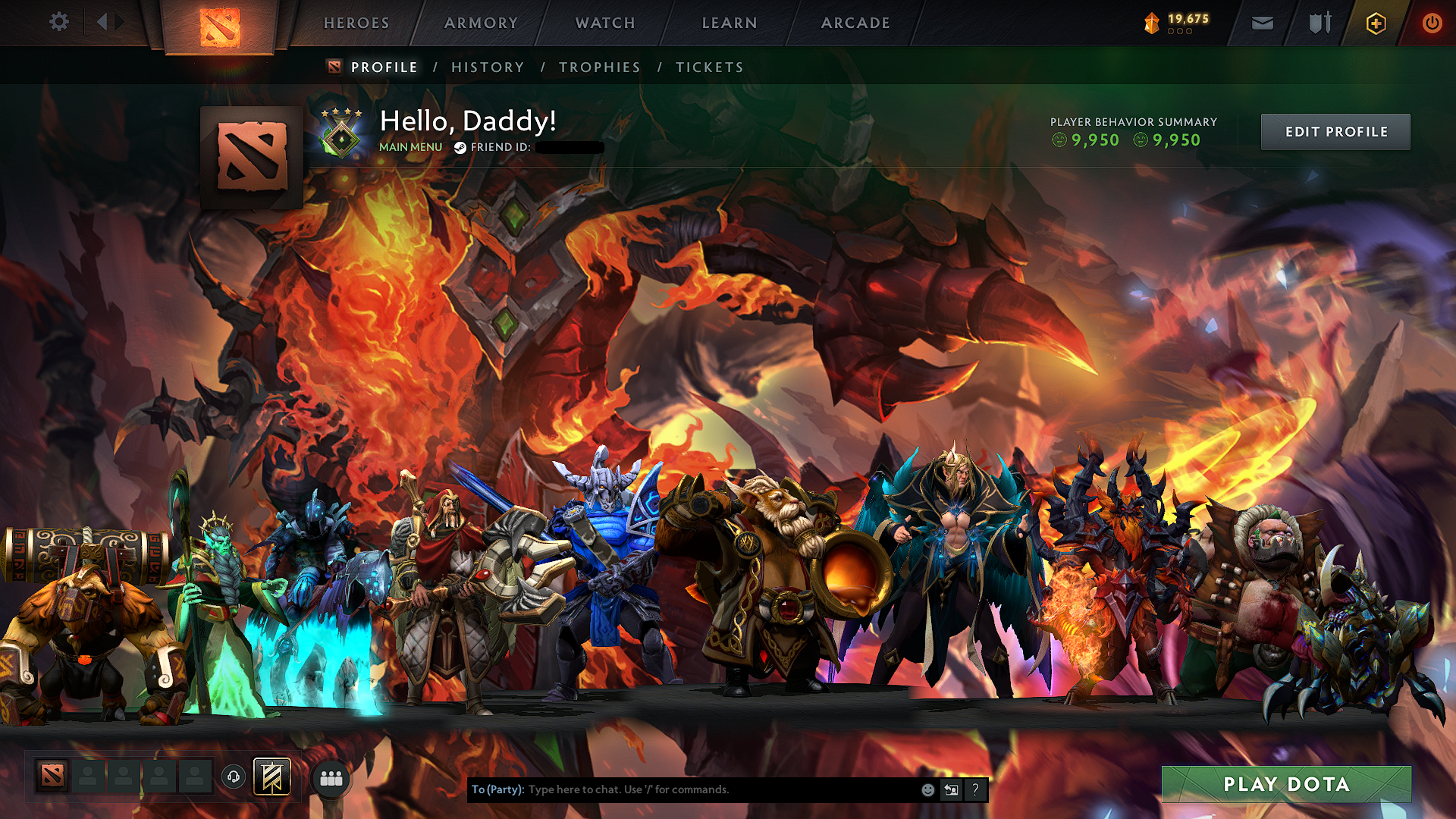Screen dimensions: 1456x819
Task: Open the mail notifications inbox
Action: tap(1261, 23)
